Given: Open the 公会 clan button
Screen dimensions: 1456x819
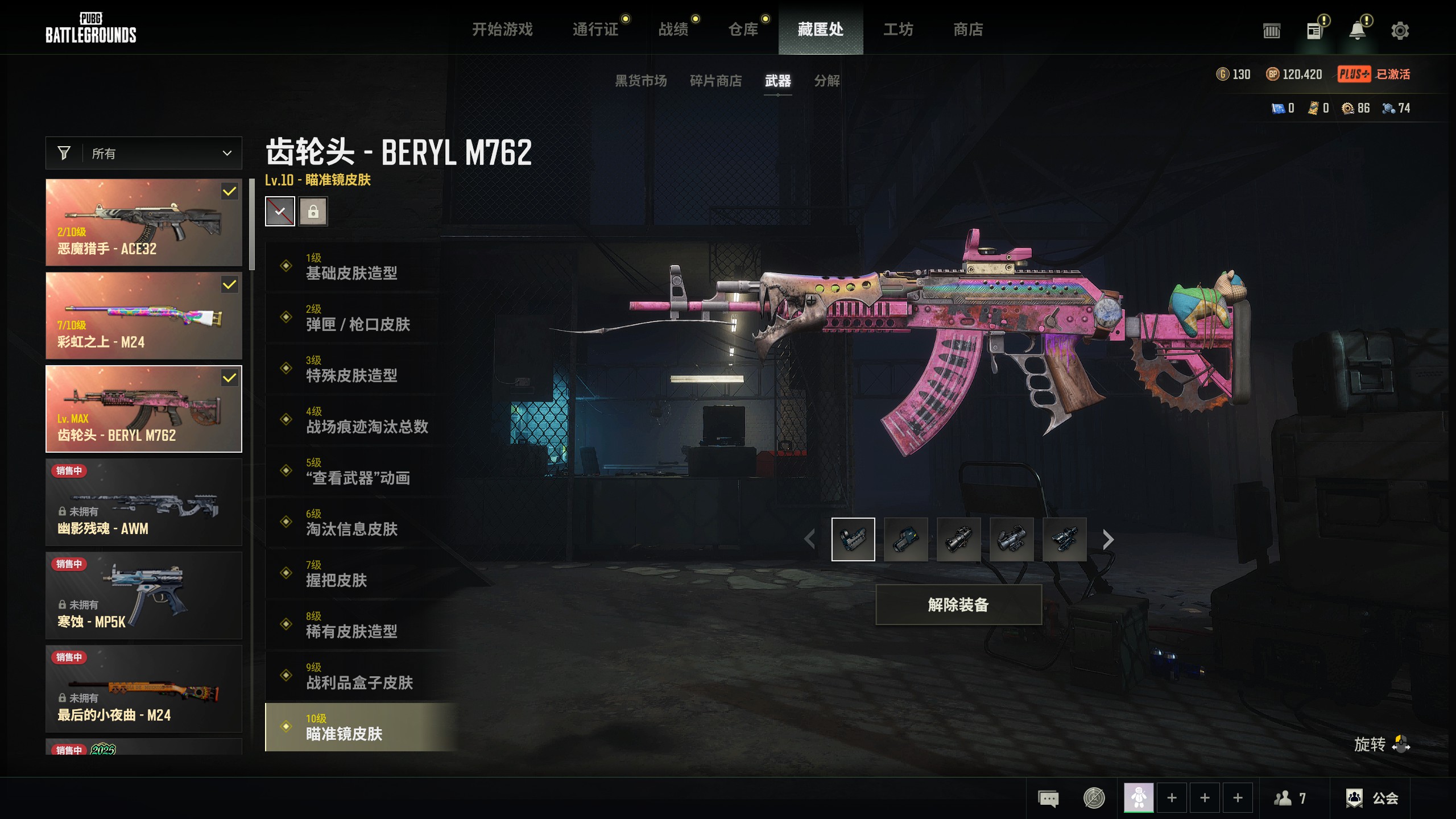Looking at the screenshot, I should coord(1372,798).
